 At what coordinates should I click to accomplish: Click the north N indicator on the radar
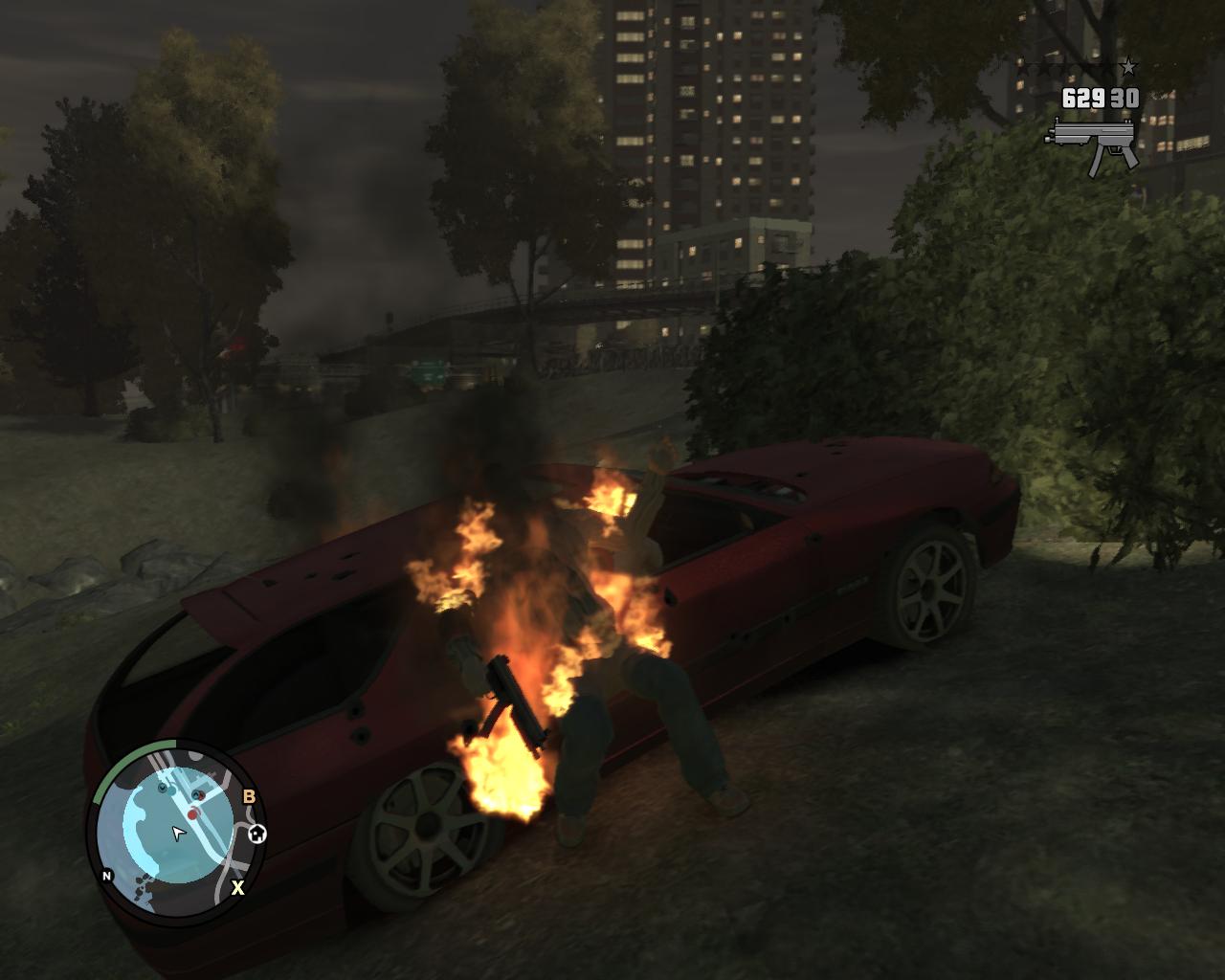(x=107, y=875)
